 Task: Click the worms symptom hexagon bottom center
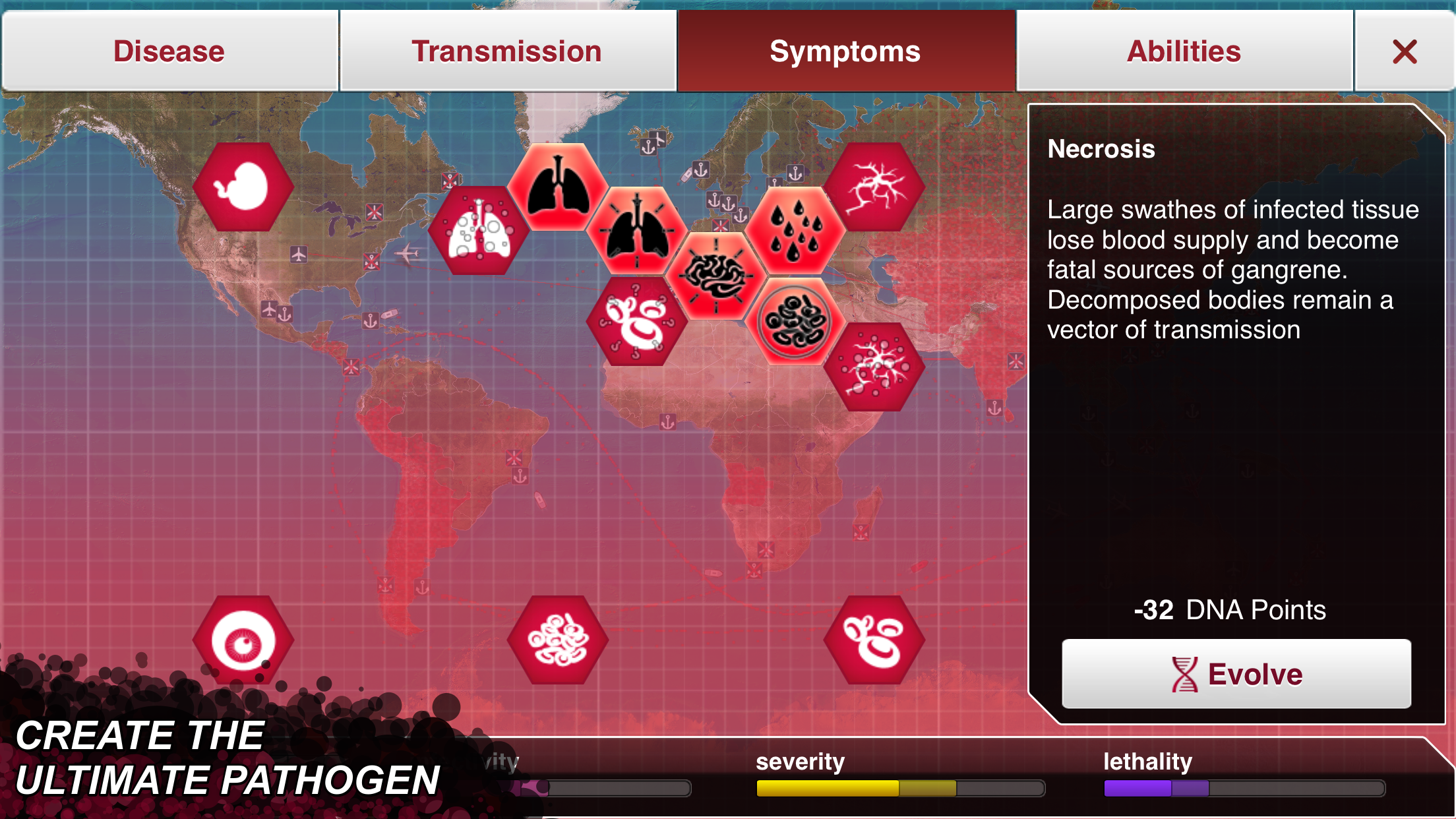point(557,638)
